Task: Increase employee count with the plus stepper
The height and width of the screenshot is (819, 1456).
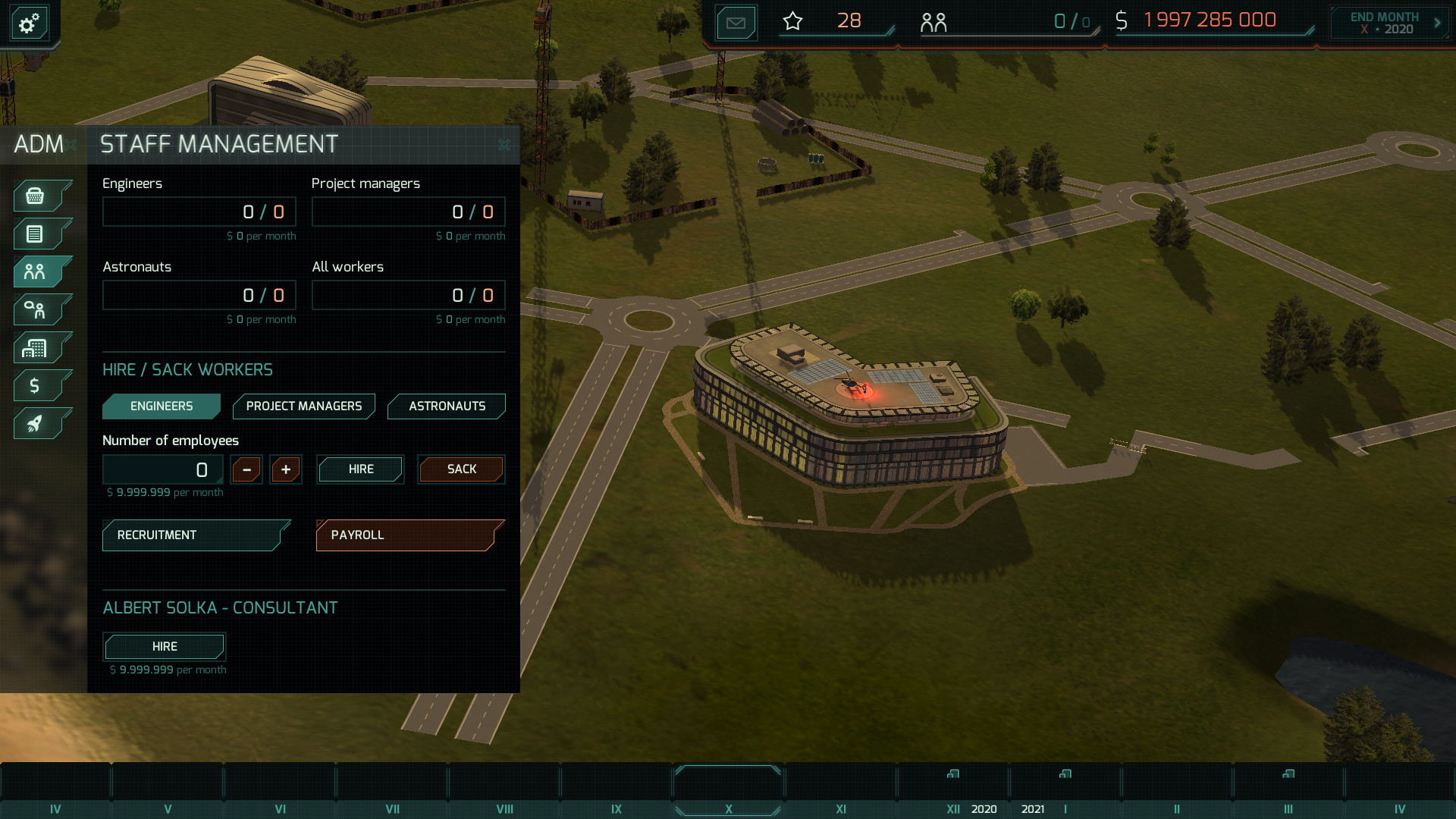Action: tap(286, 469)
